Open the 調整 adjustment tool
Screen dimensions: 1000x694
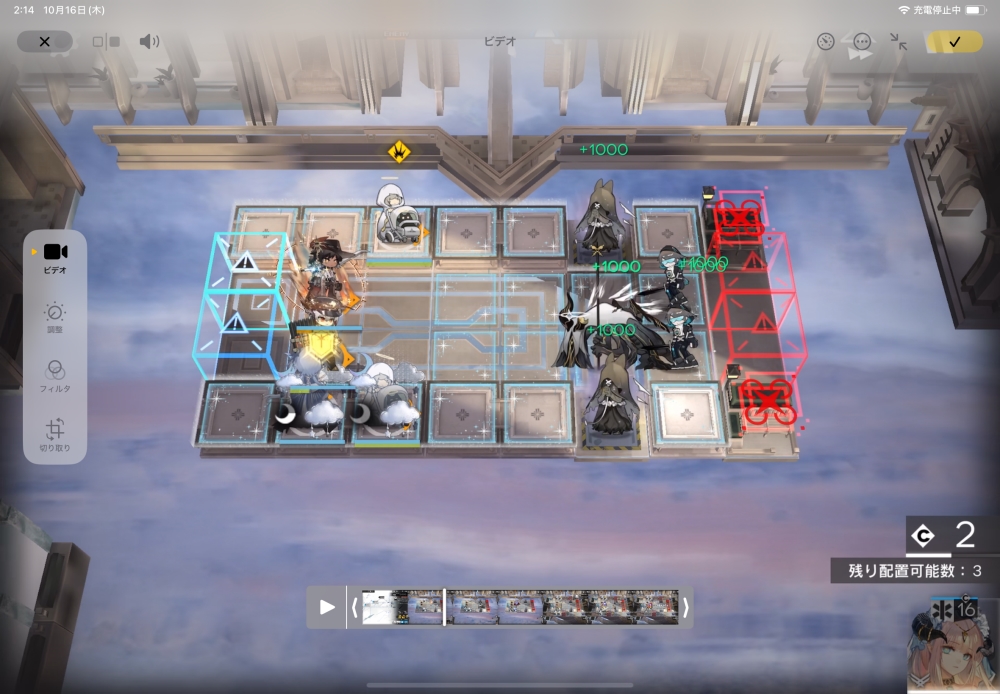coord(55,319)
